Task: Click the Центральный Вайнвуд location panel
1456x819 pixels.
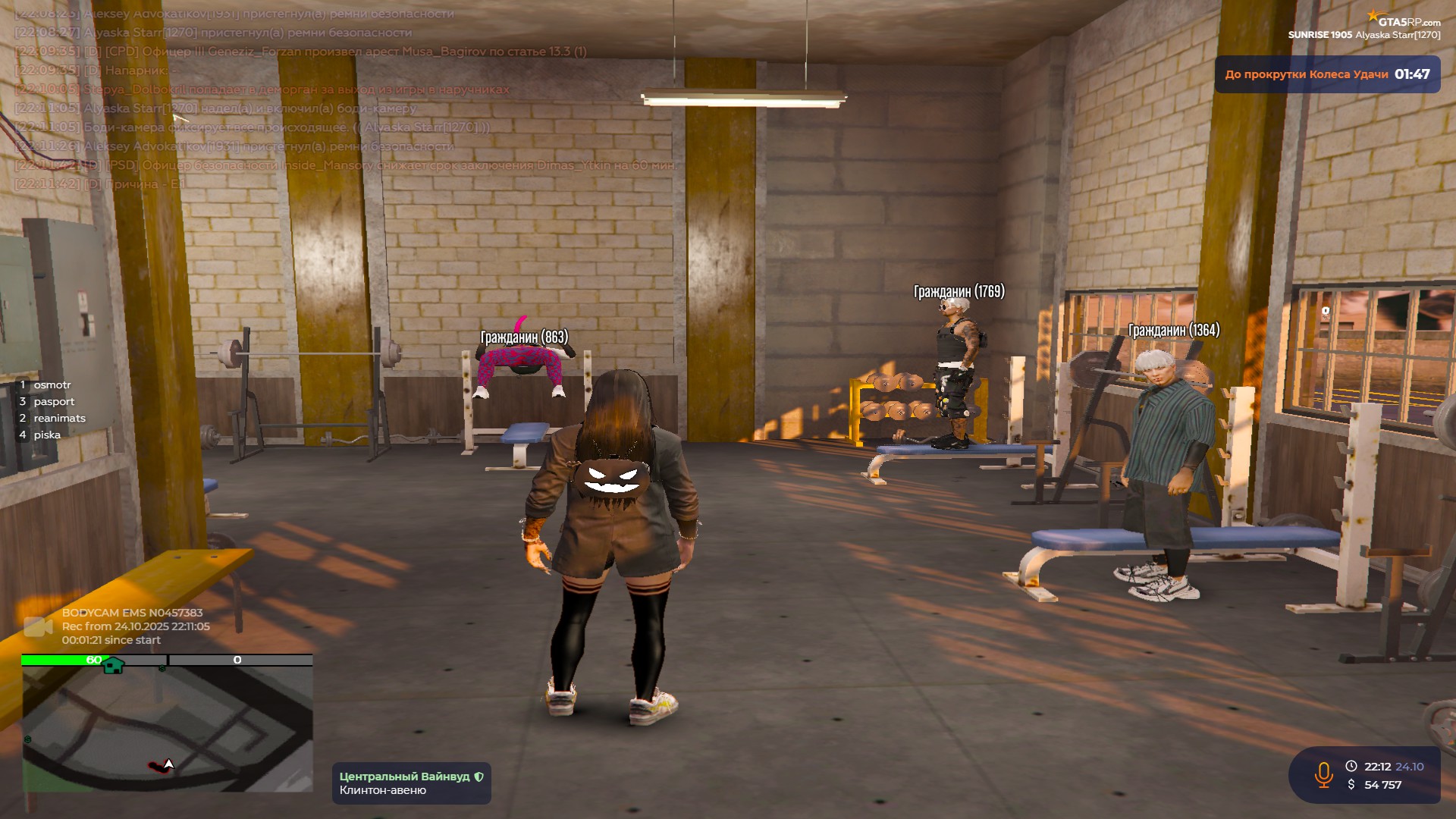Action: (411, 783)
